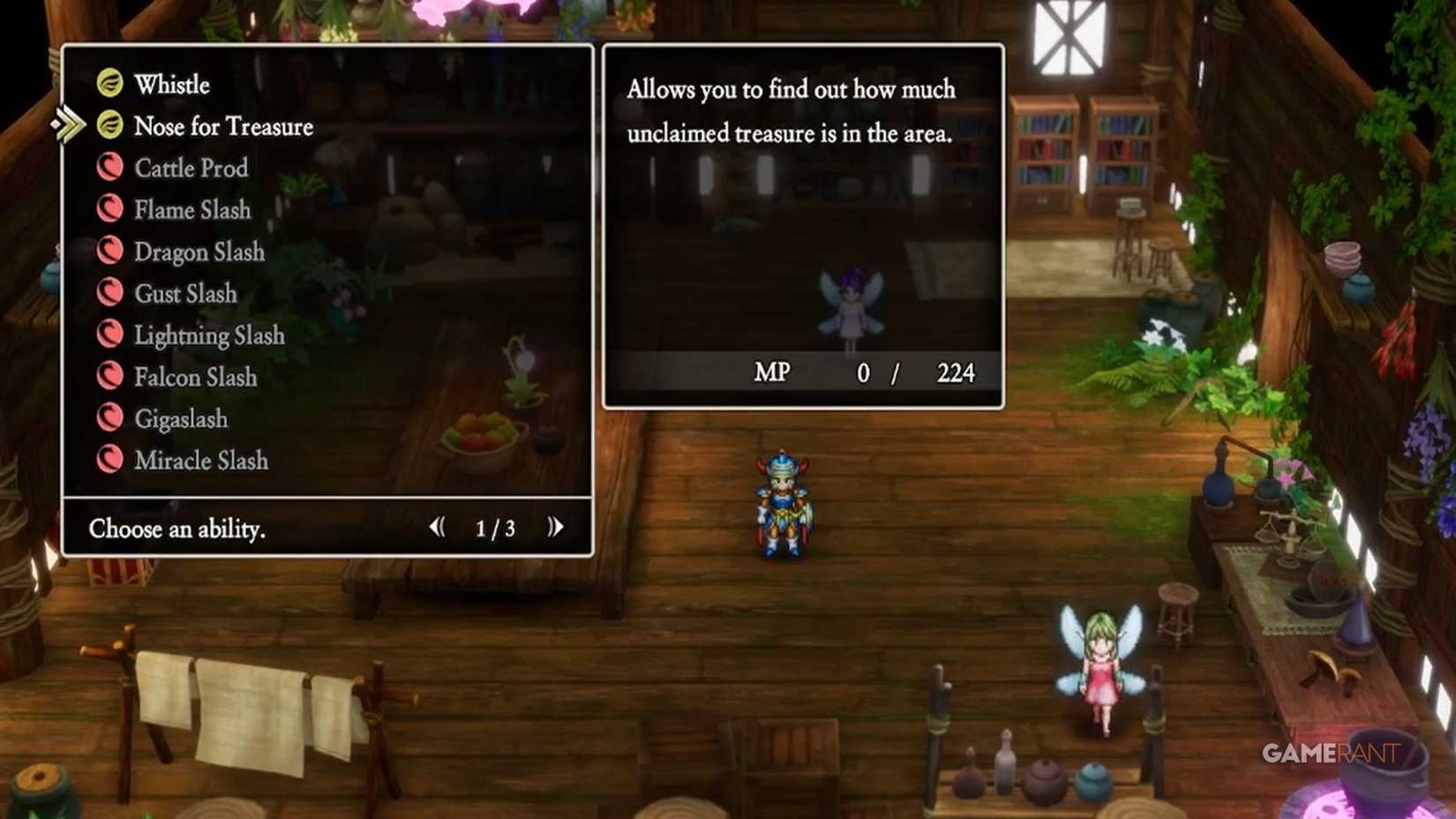Click the 1/3 page indicator

coord(493,529)
